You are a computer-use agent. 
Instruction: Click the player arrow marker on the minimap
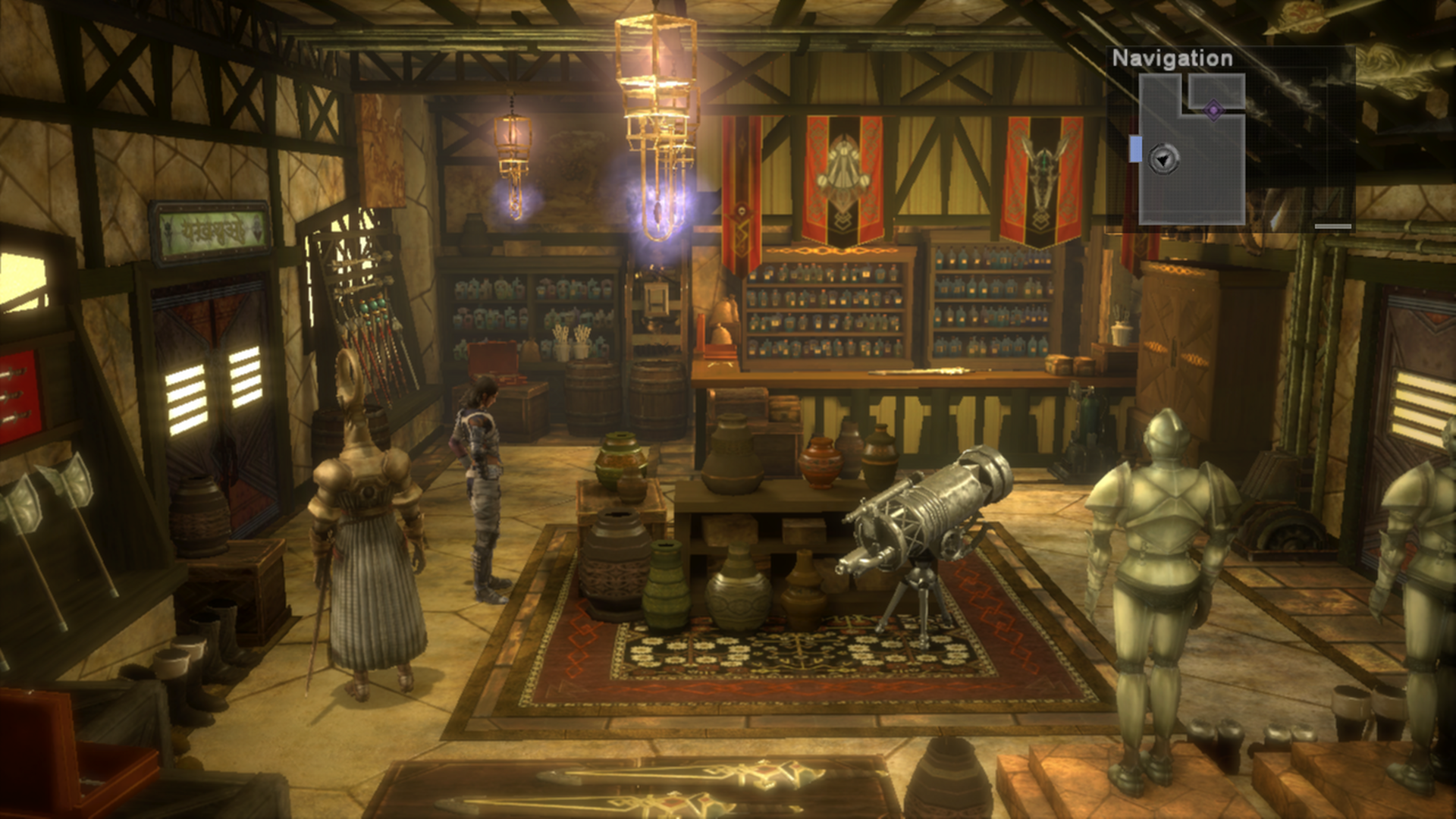[x=1163, y=159]
